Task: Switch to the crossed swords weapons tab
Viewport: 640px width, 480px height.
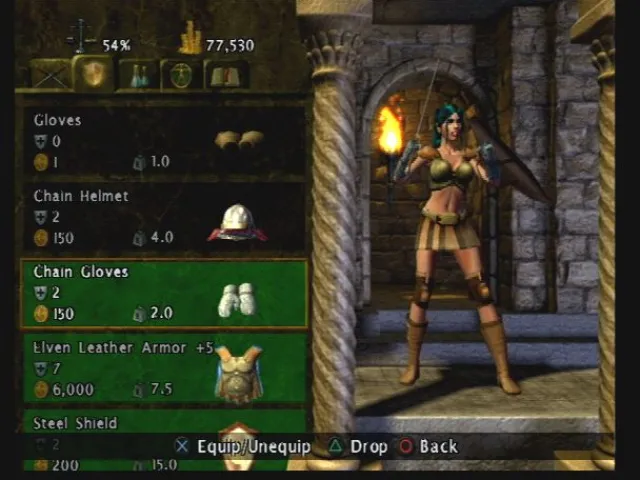Action: [50, 75]
